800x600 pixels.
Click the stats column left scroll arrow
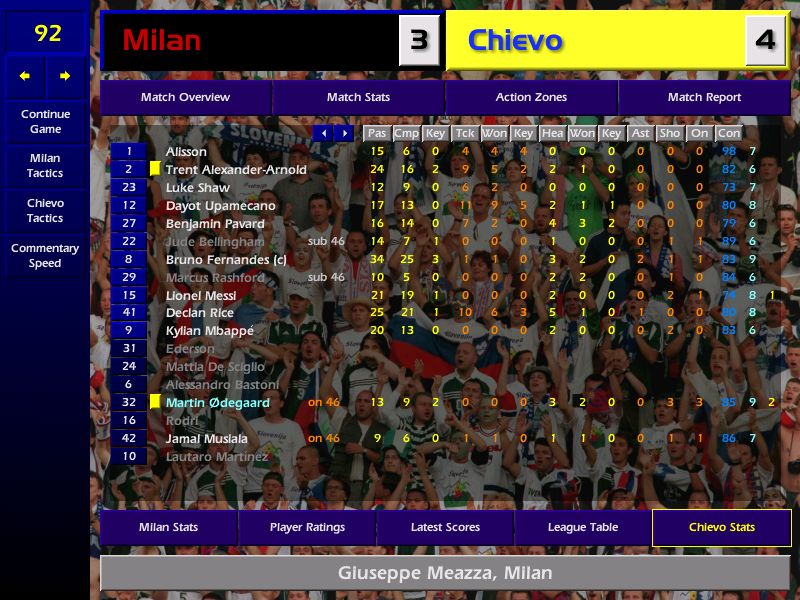tap(323, 133)
